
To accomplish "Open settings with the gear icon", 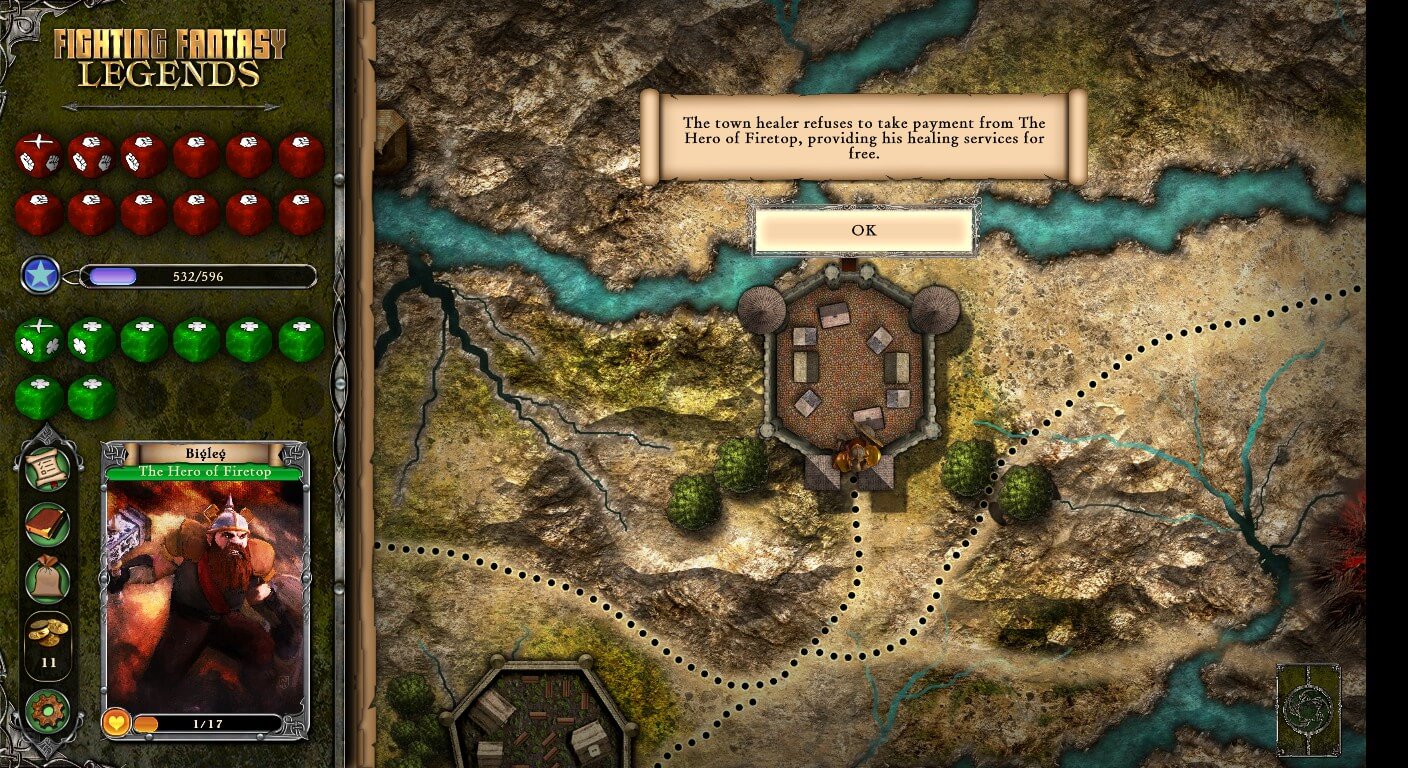I will tap(48, 711).
